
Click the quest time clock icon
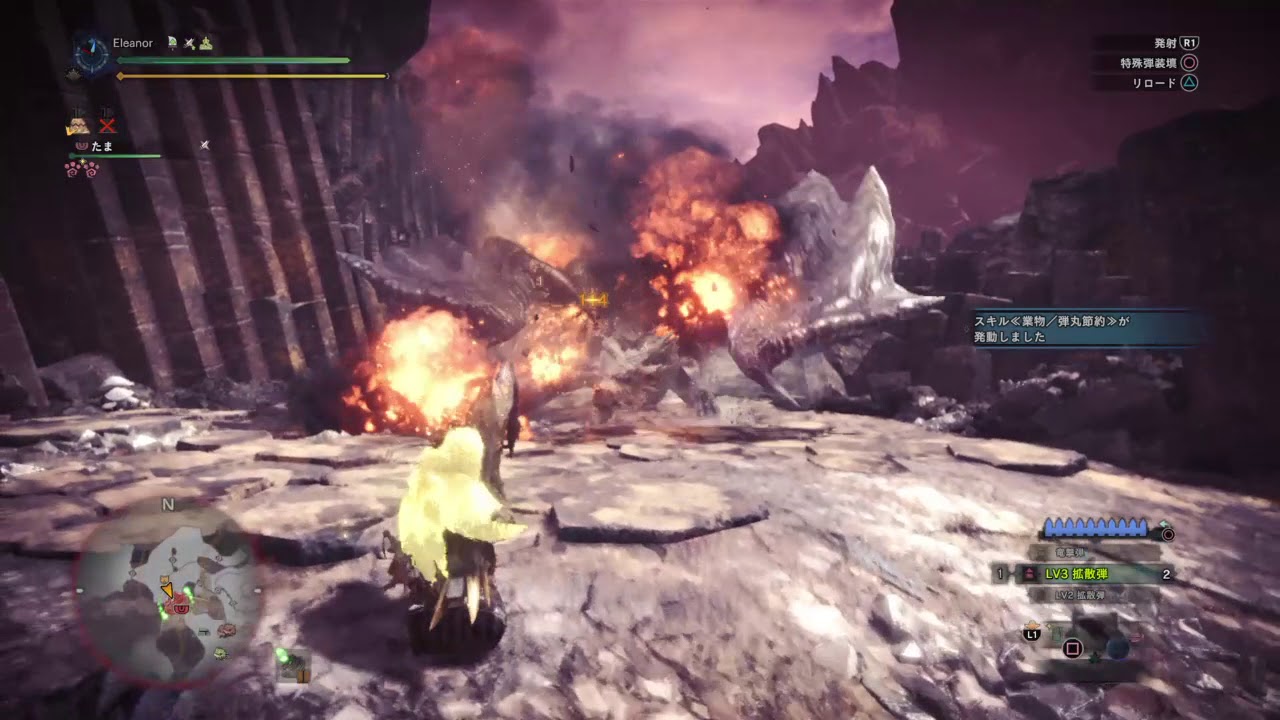(91, 56)
